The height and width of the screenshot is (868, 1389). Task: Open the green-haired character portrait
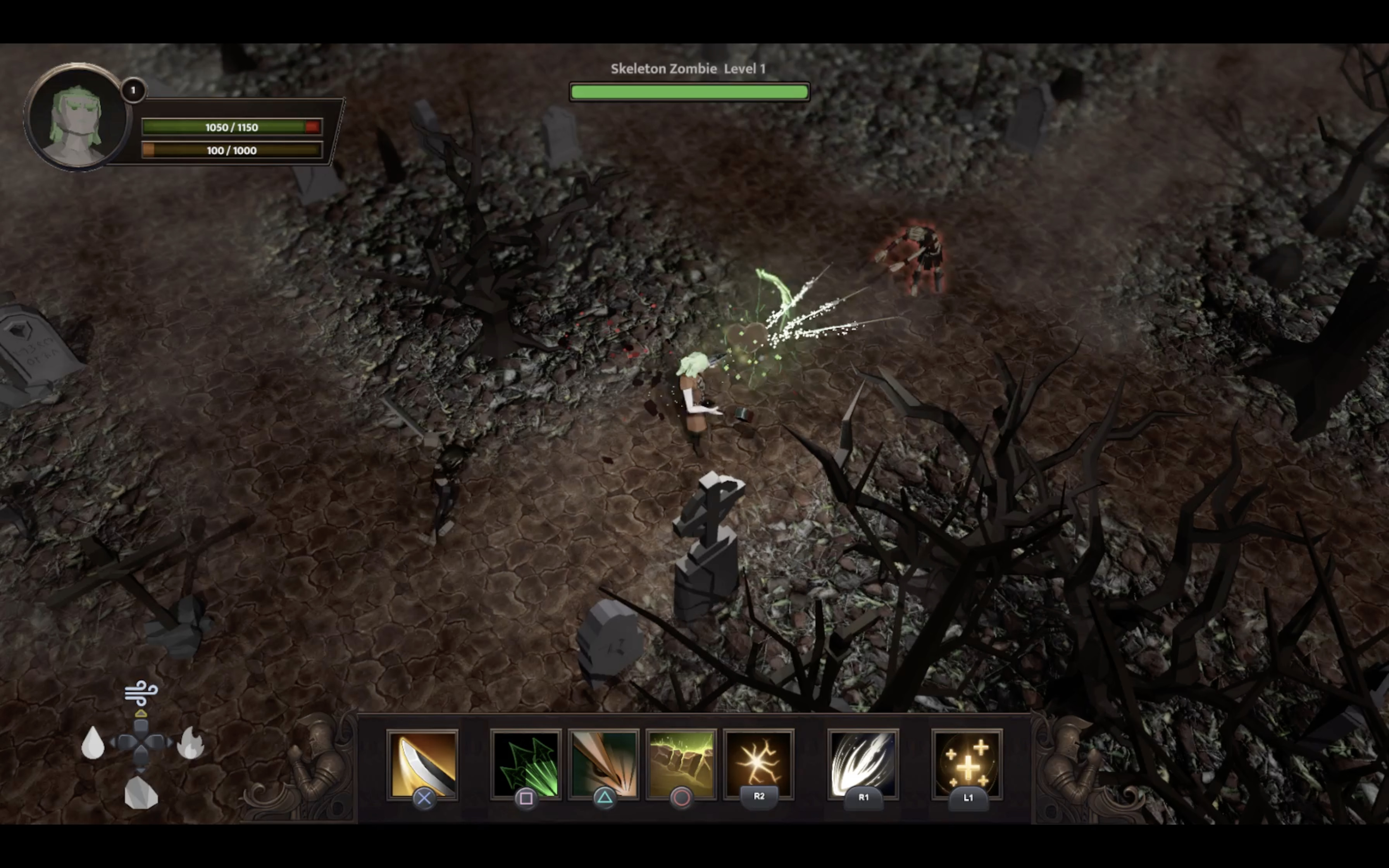[x=76, y=118]
